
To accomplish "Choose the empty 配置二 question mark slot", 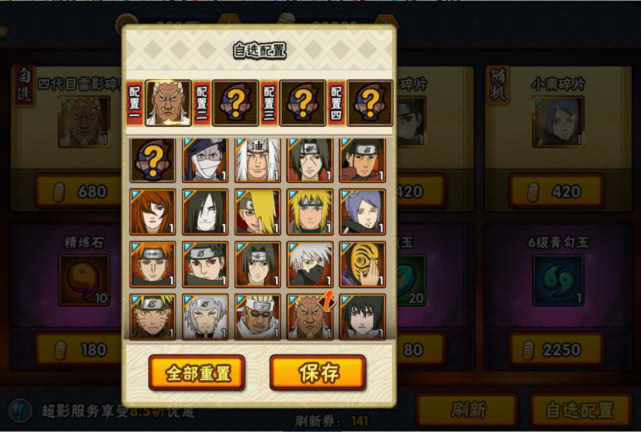I will click(x=236, y=103).
